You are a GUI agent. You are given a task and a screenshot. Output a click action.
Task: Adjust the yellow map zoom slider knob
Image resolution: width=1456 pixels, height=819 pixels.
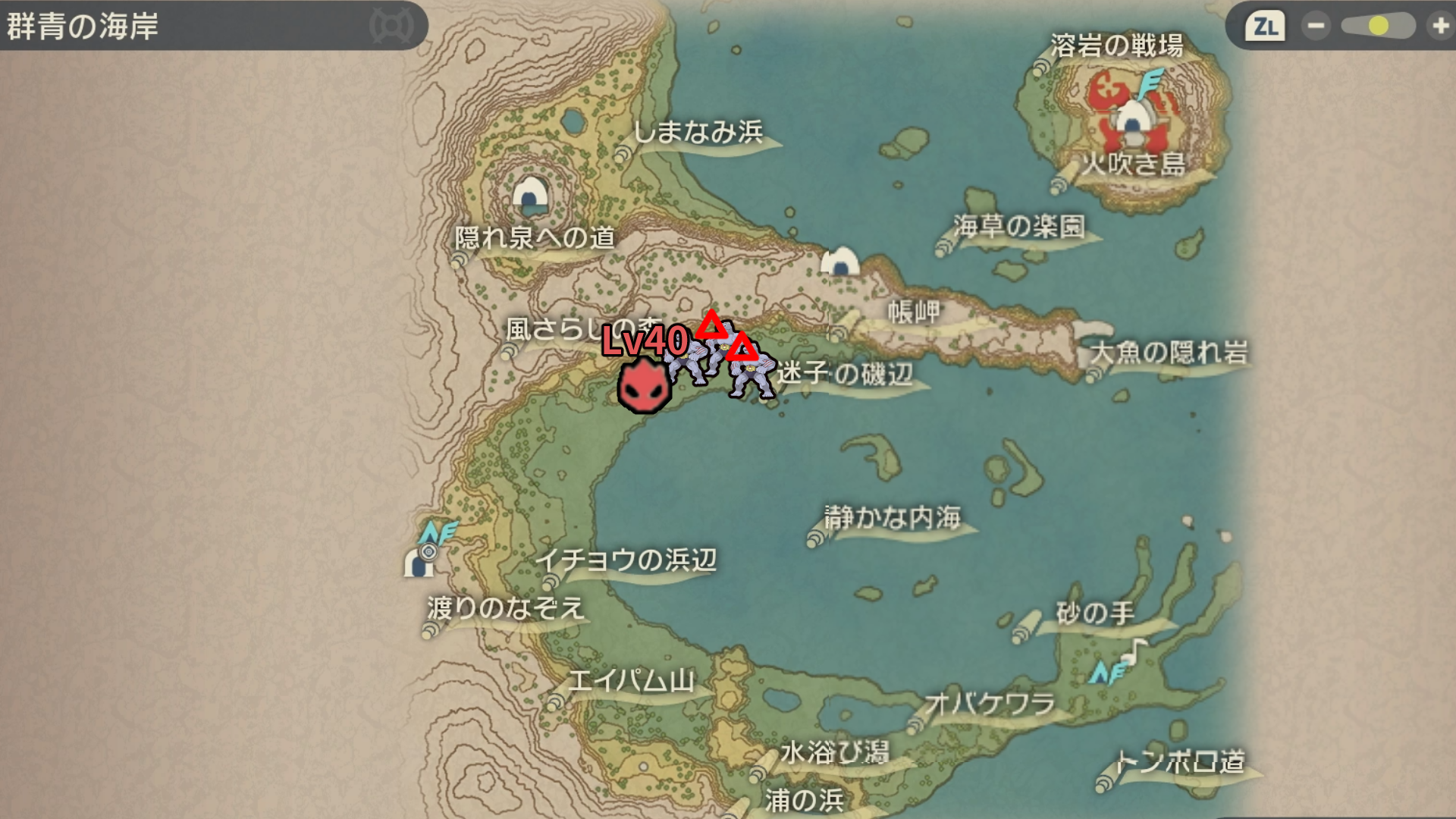pos(1378,27)
